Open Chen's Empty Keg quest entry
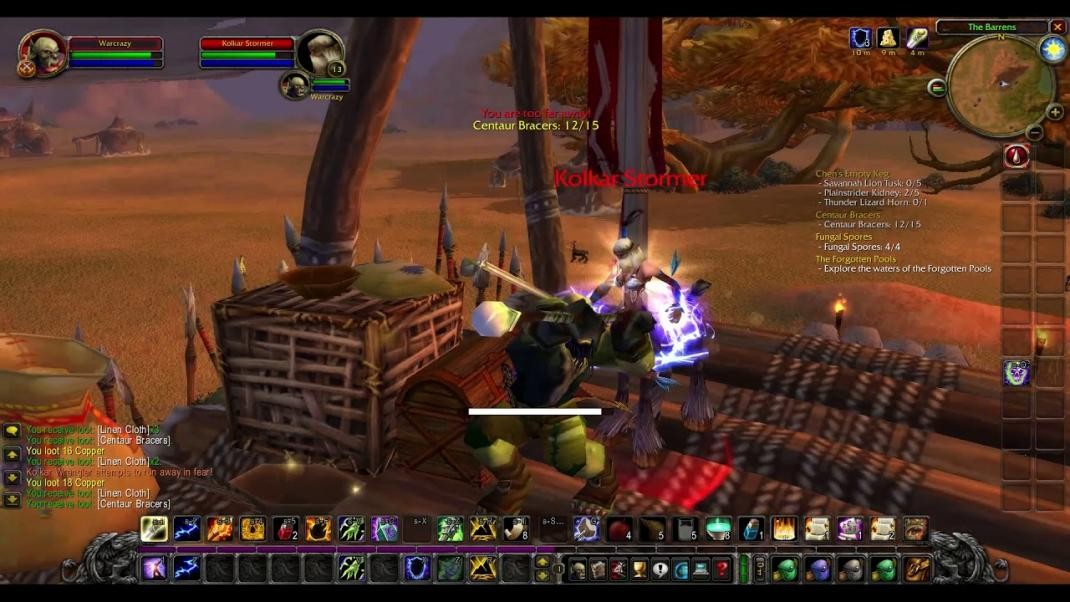This screenshot has width=1070, height=602. click(852, 174)
